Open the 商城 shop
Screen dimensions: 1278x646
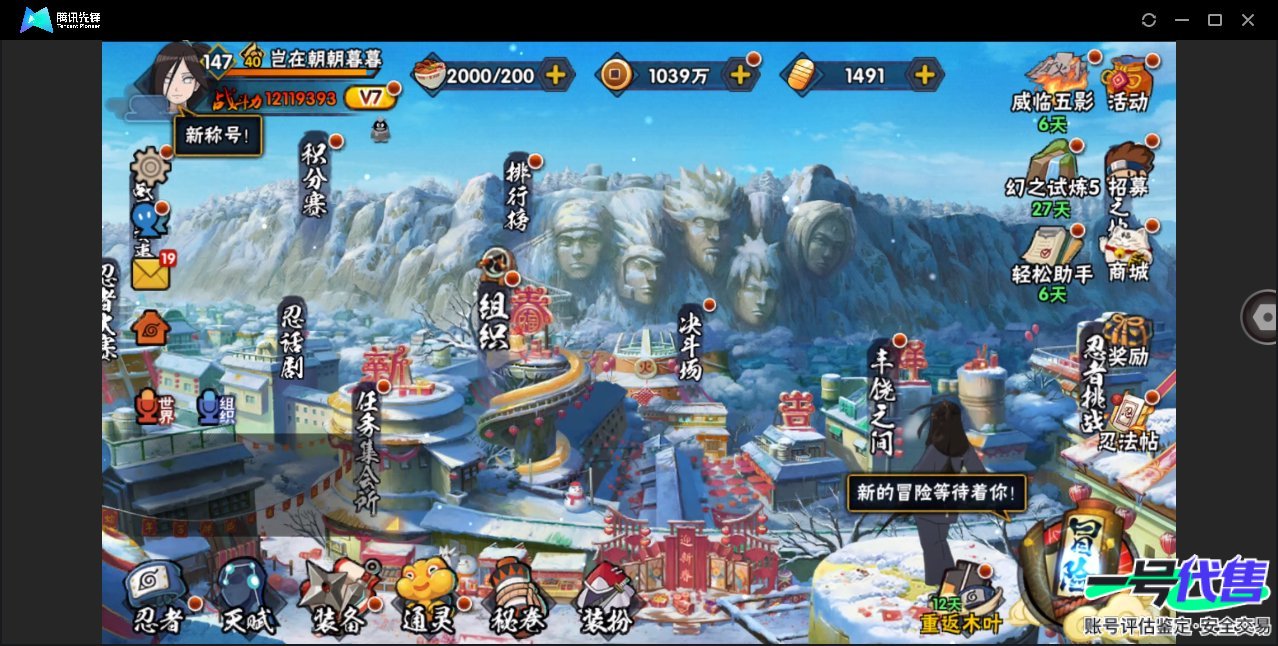tap(1127, 250)
